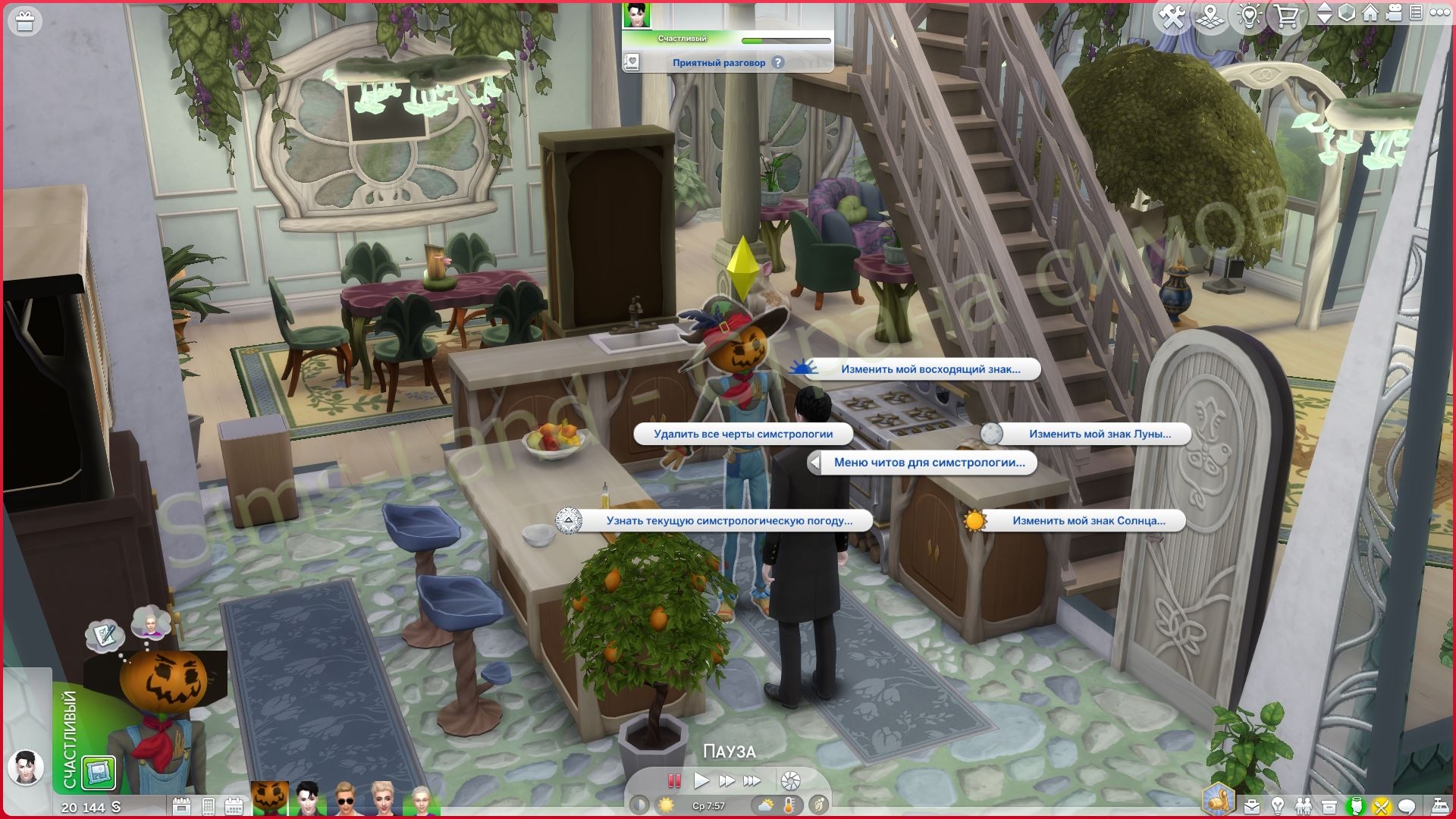Open the aspirations lightbulb icon bottom right

[x=1279, y=805]
